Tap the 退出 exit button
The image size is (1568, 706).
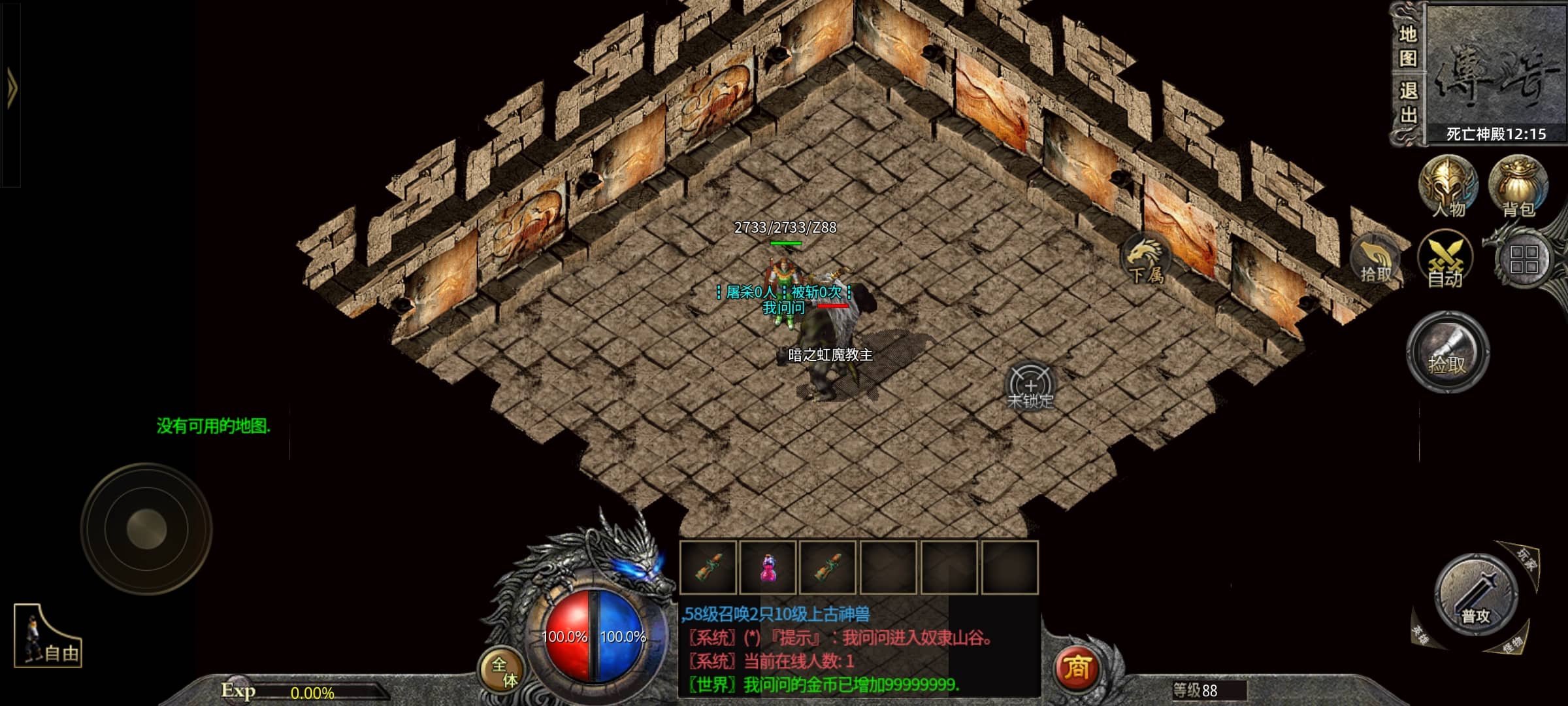click(x=1407, y=103)
